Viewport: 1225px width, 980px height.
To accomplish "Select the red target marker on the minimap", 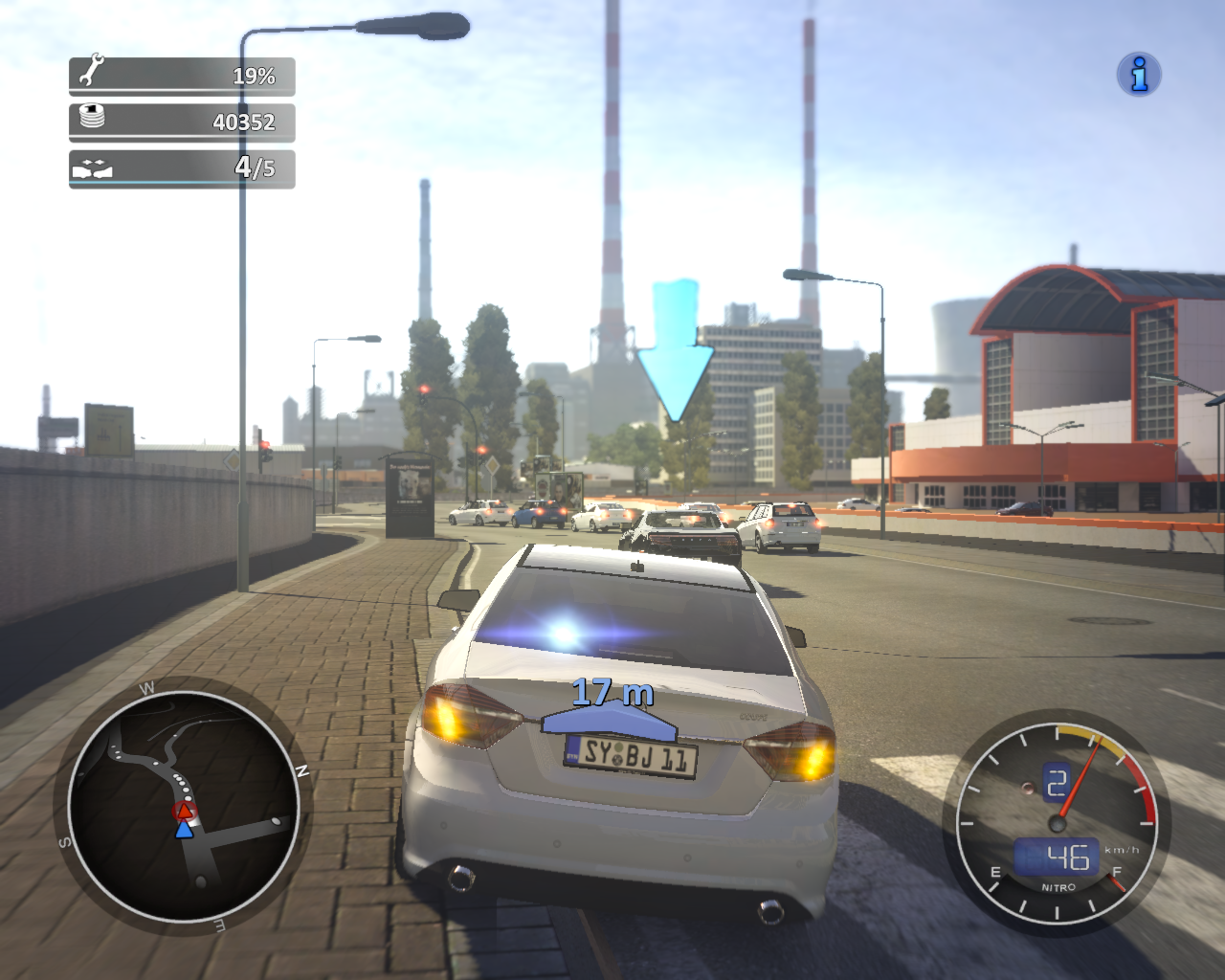I will pyautogui.click(x=184, y=812).
